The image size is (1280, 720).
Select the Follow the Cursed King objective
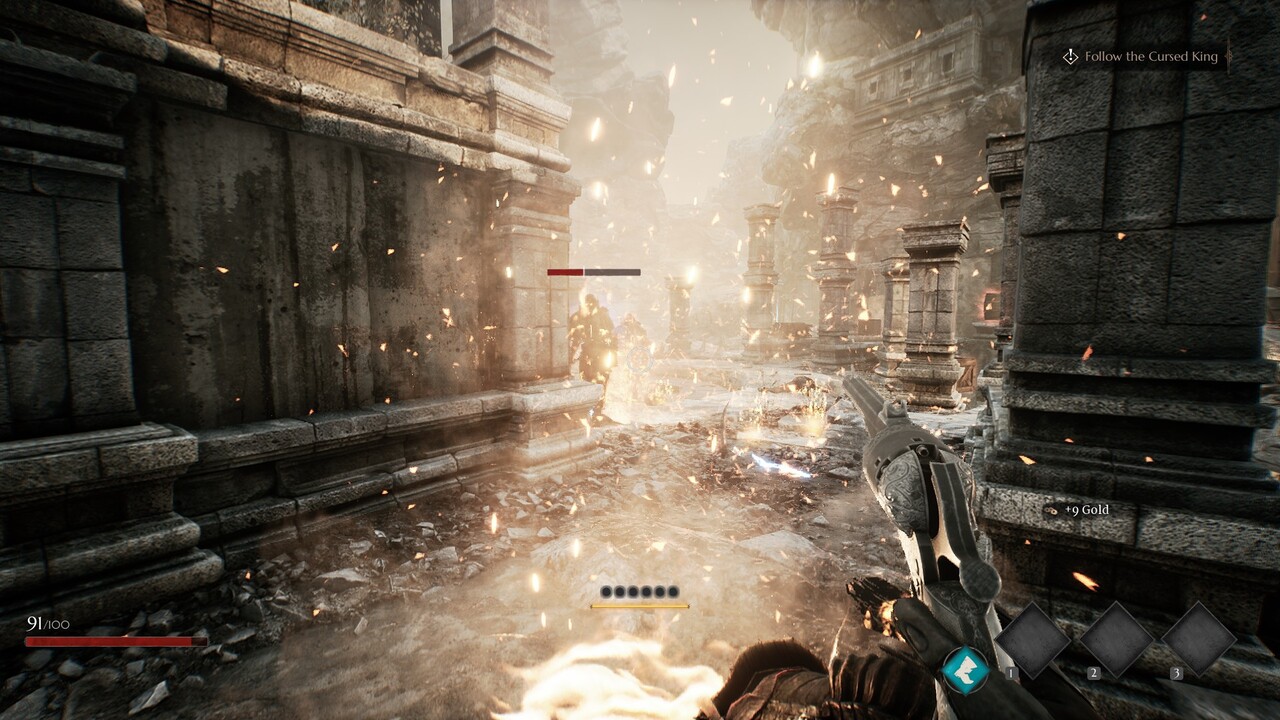click(x=1150, y=57)
